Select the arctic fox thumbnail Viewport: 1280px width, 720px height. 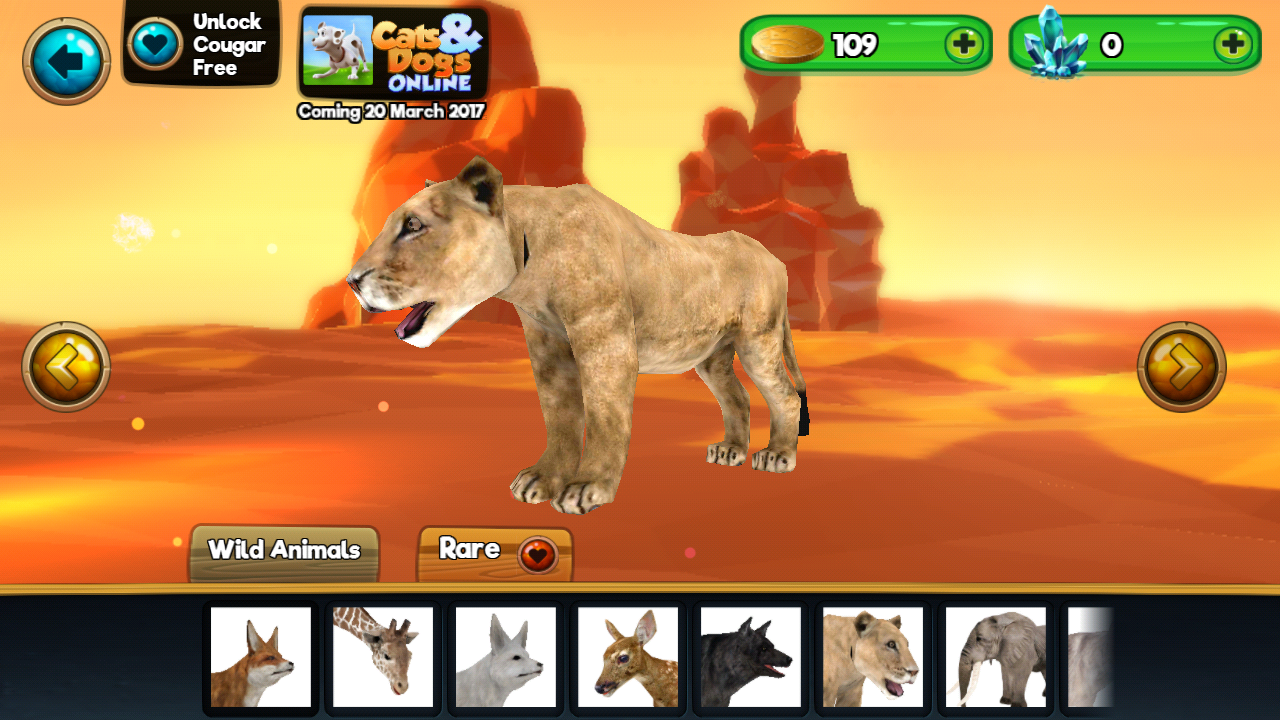(505, 658)
